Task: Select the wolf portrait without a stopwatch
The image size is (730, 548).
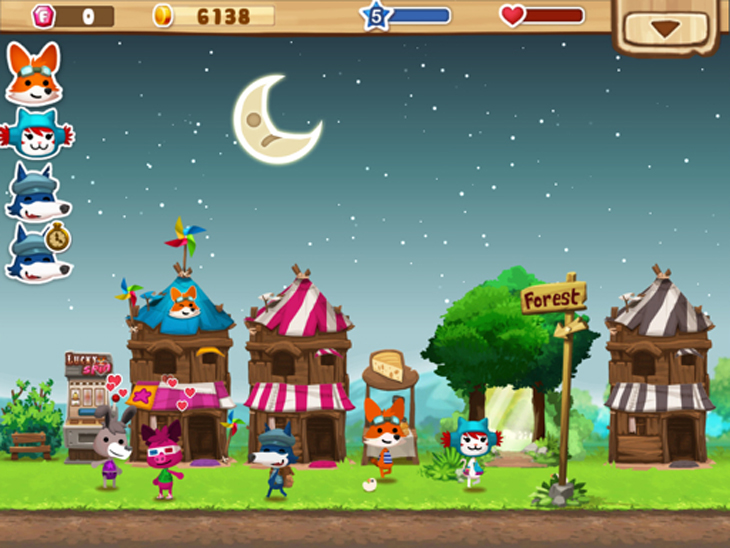Action: (x=35, y=193)
